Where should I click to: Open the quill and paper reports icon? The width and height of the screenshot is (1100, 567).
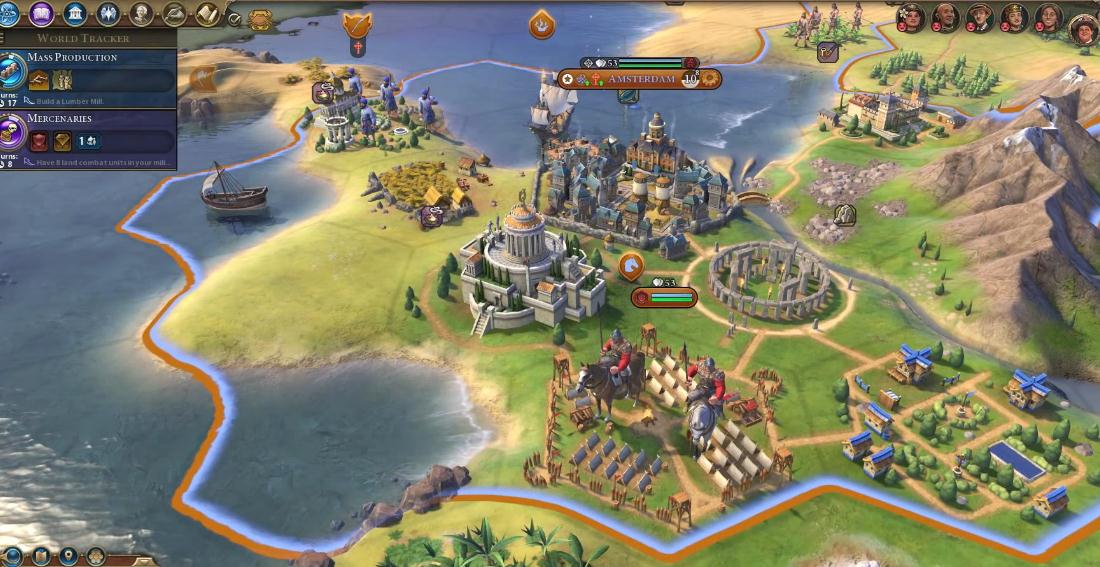click(x=175, y=14)
